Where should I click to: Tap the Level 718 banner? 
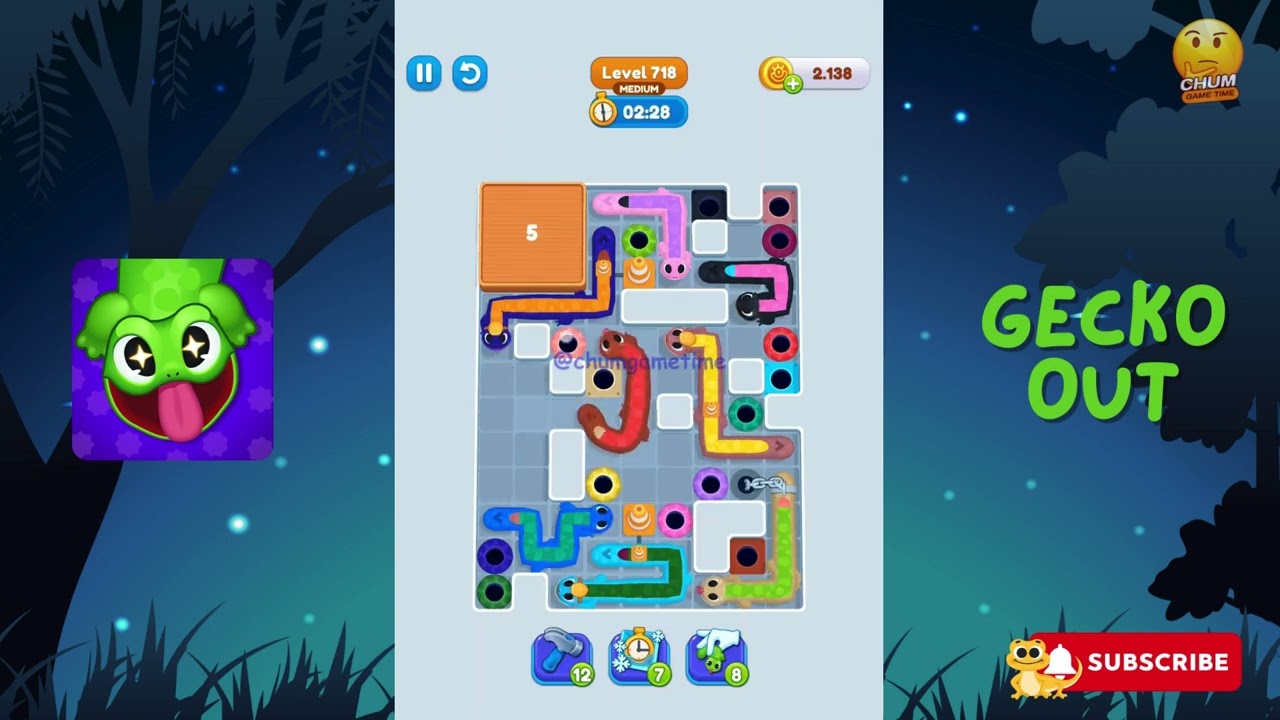pyautogui.click(x=637, y=72)
